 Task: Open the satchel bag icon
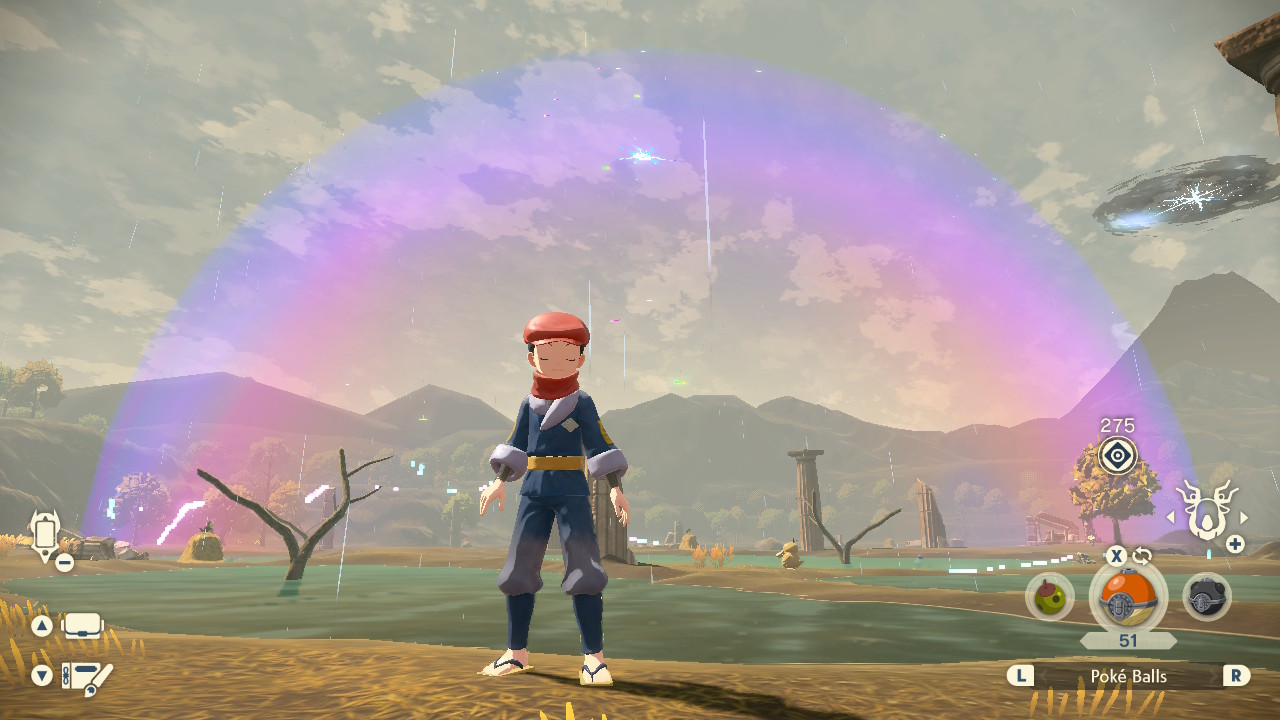[x=83, y=627]
